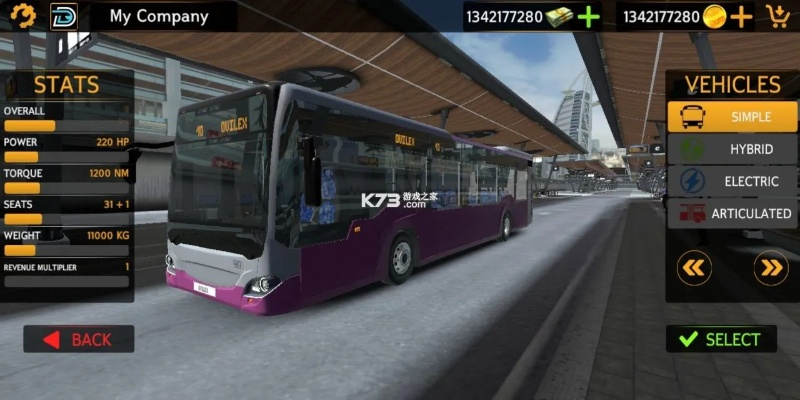Viewport: 800px width, 400px height.
Task: Add more gold coins with orange plus
Action: pos(741,17)
